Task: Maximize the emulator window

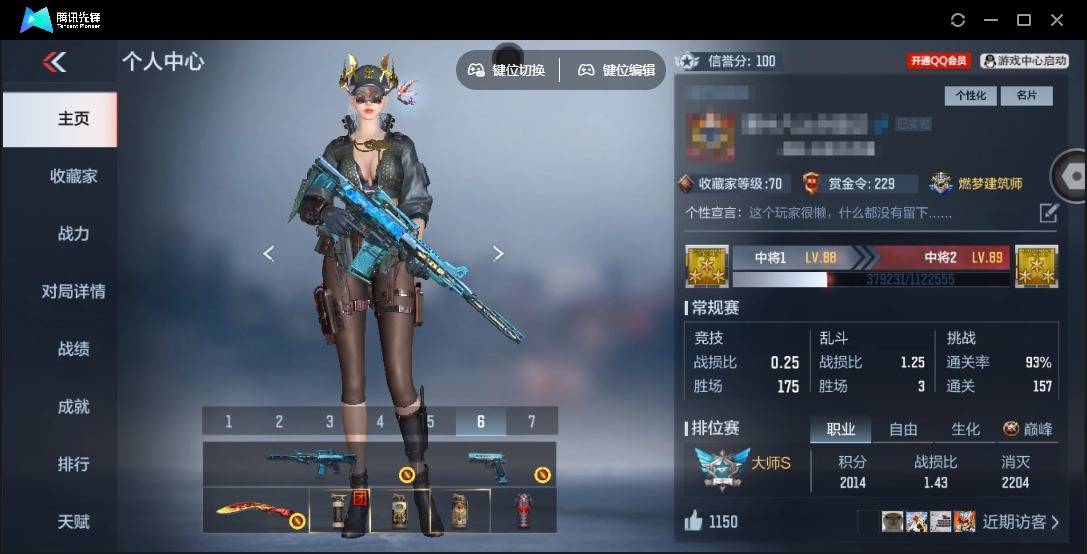Action: tap(1024, 20)
